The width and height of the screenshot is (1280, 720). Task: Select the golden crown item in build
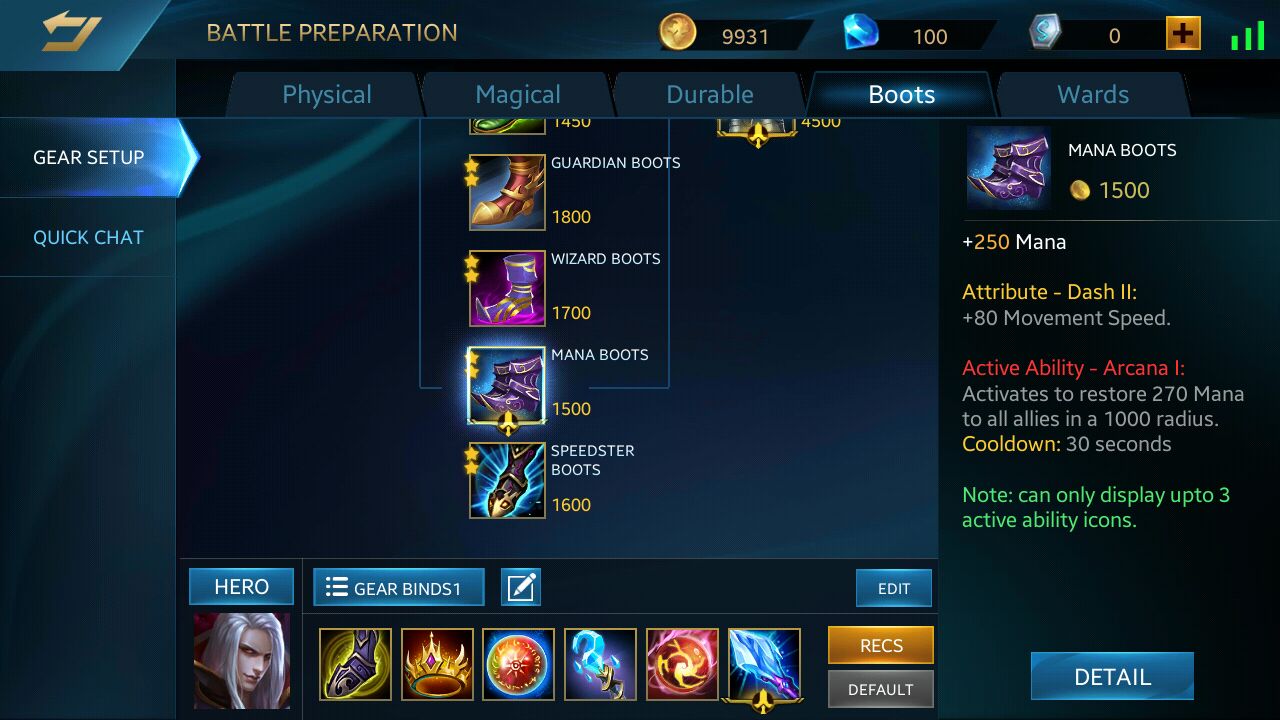437,664
